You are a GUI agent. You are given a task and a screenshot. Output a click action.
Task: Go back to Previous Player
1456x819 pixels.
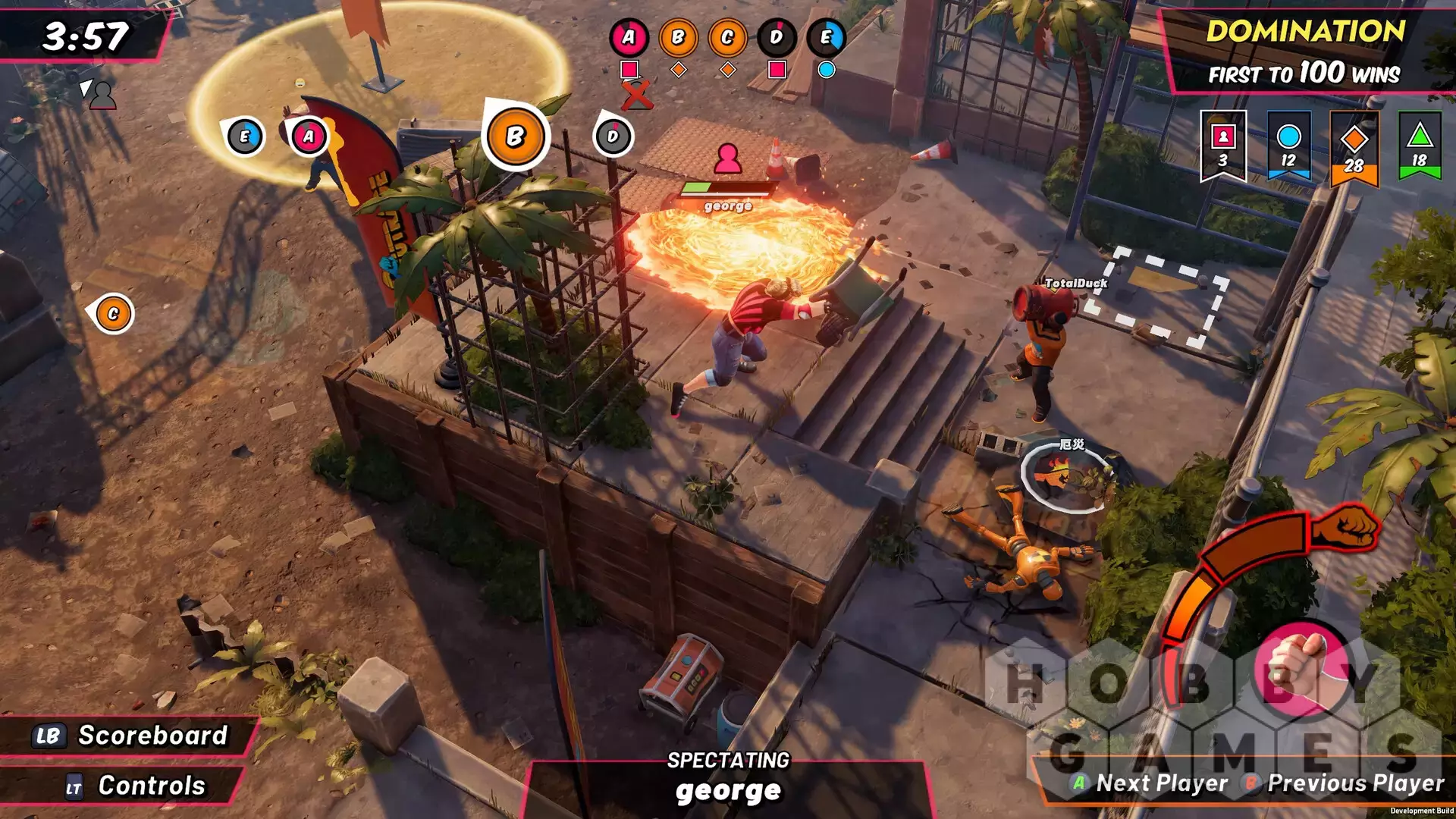[1345, 783]
